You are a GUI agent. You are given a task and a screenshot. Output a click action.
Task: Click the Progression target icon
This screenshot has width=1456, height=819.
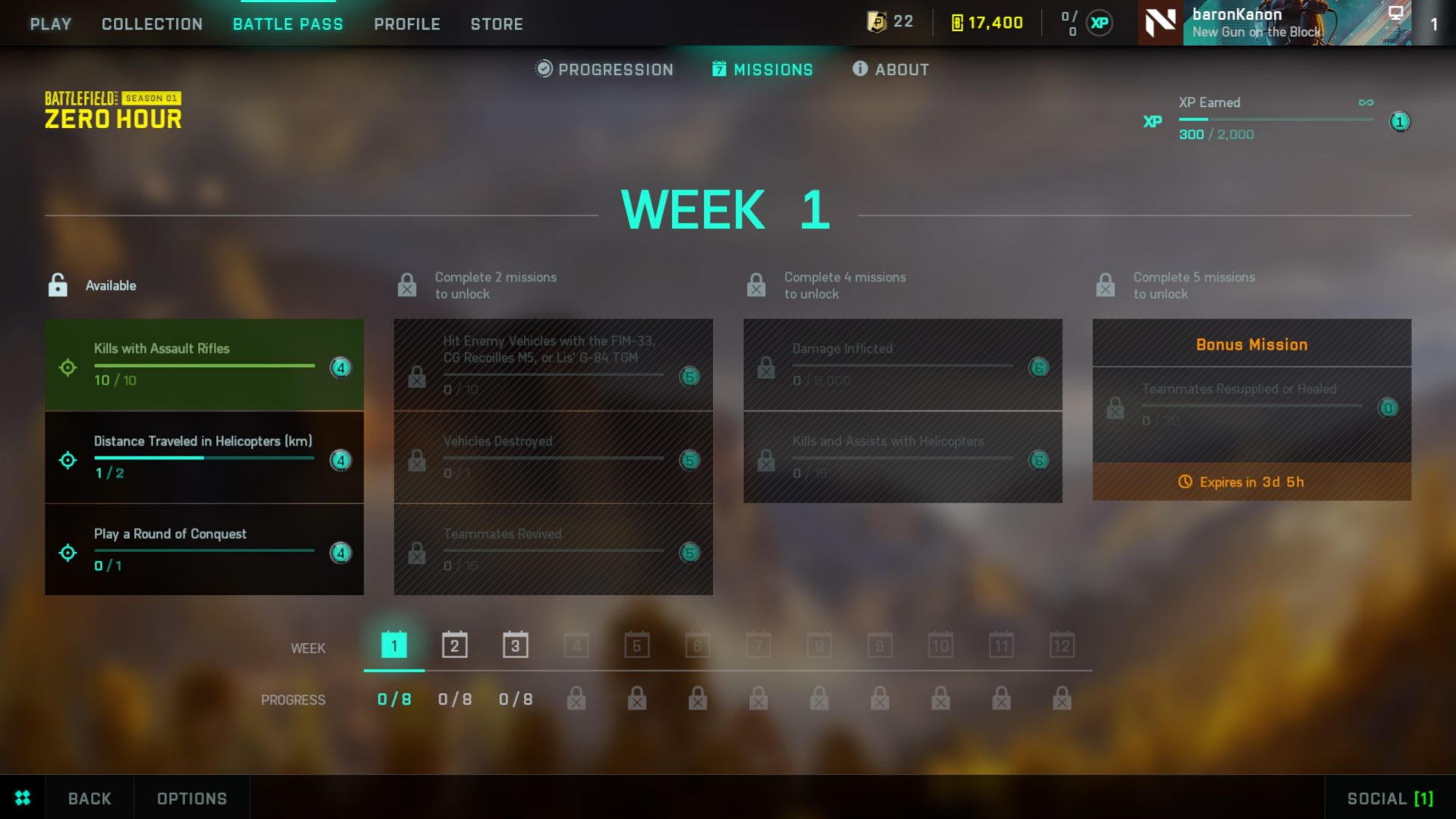point(542,69)
